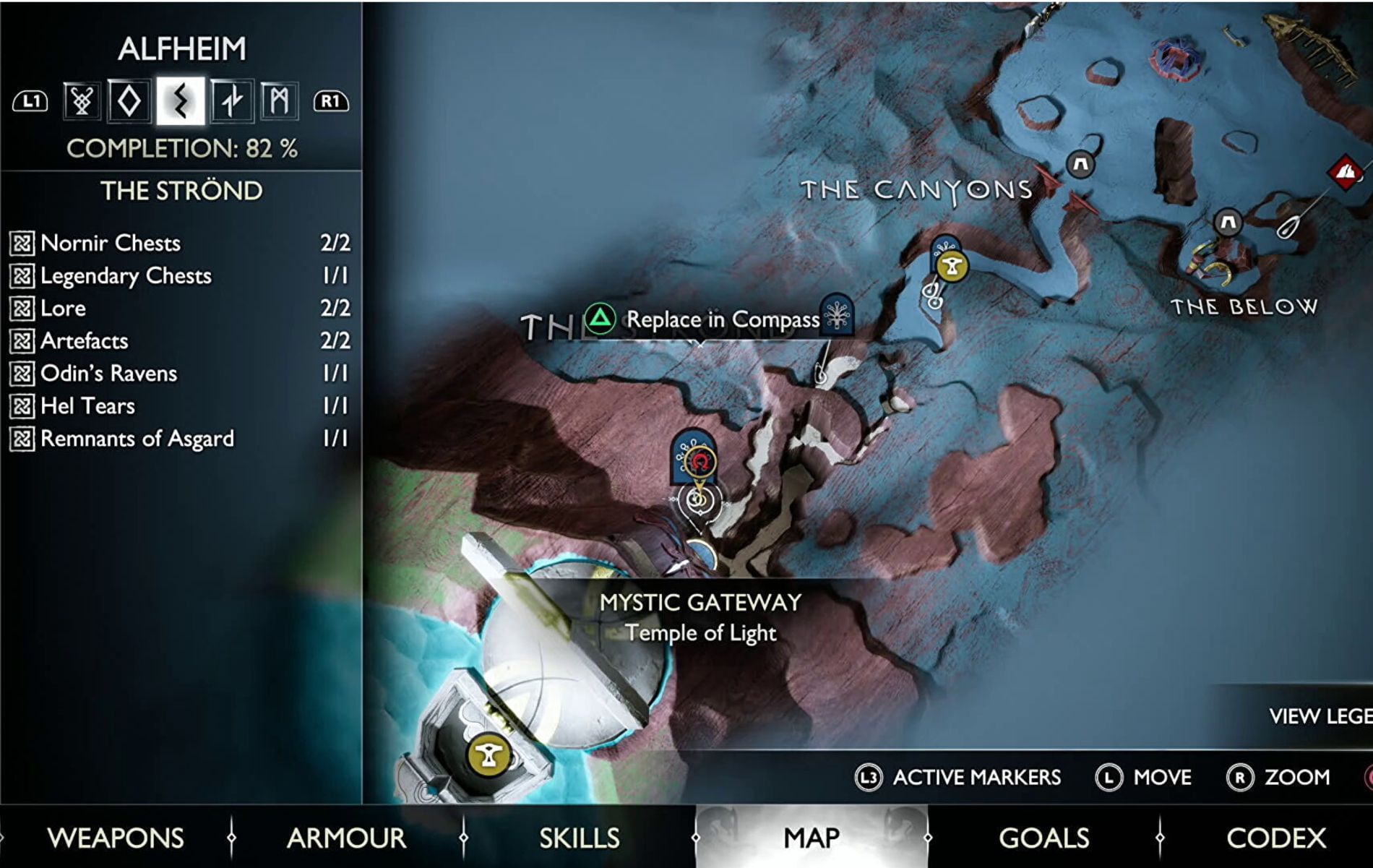Open the Goals tab
This screenshot has height=868, width=1373.
click(1043, 838)
